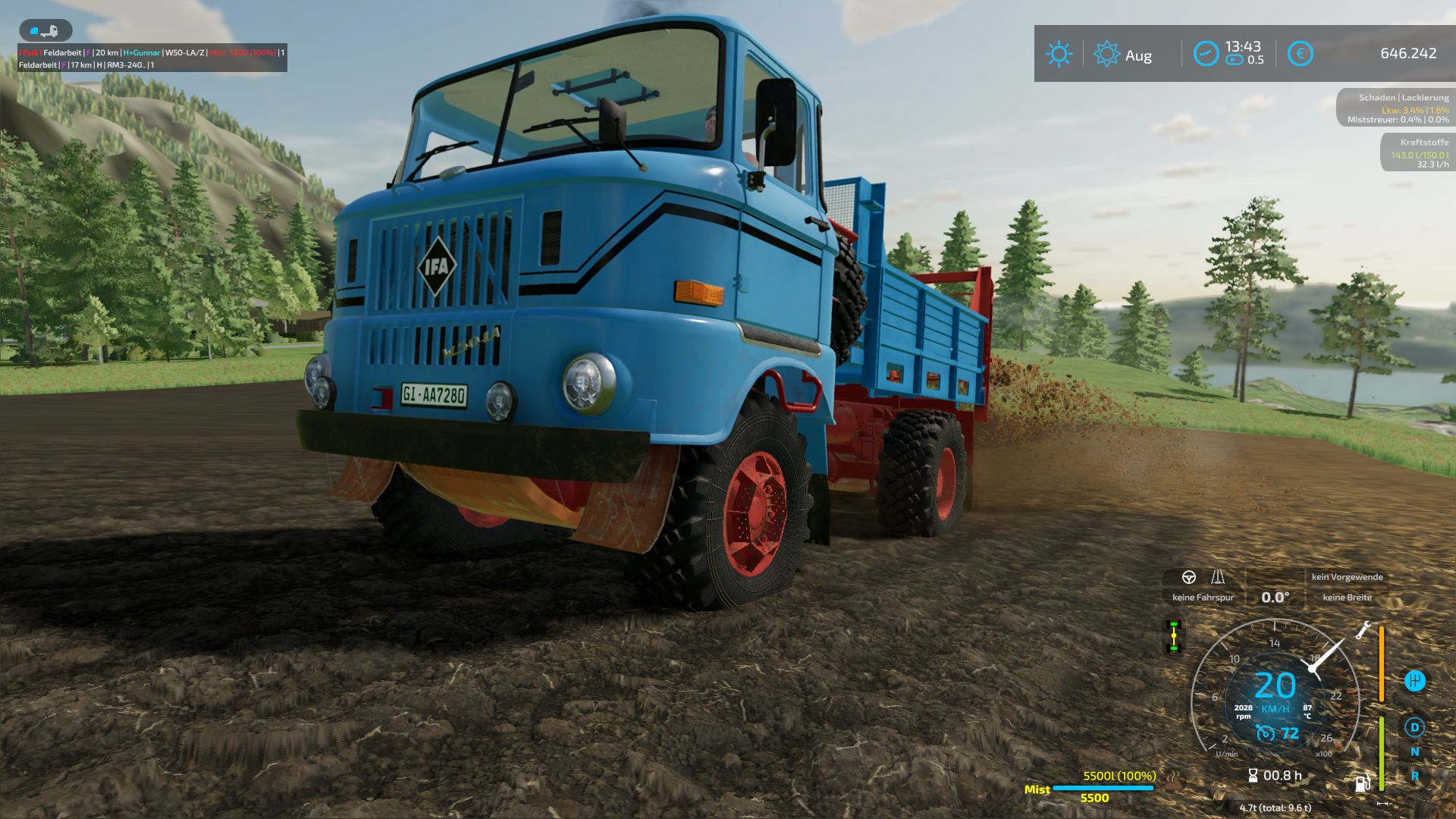Toggle the steering wheel guidance icon
1456x819 pixels.
(x=1189, y=577)
